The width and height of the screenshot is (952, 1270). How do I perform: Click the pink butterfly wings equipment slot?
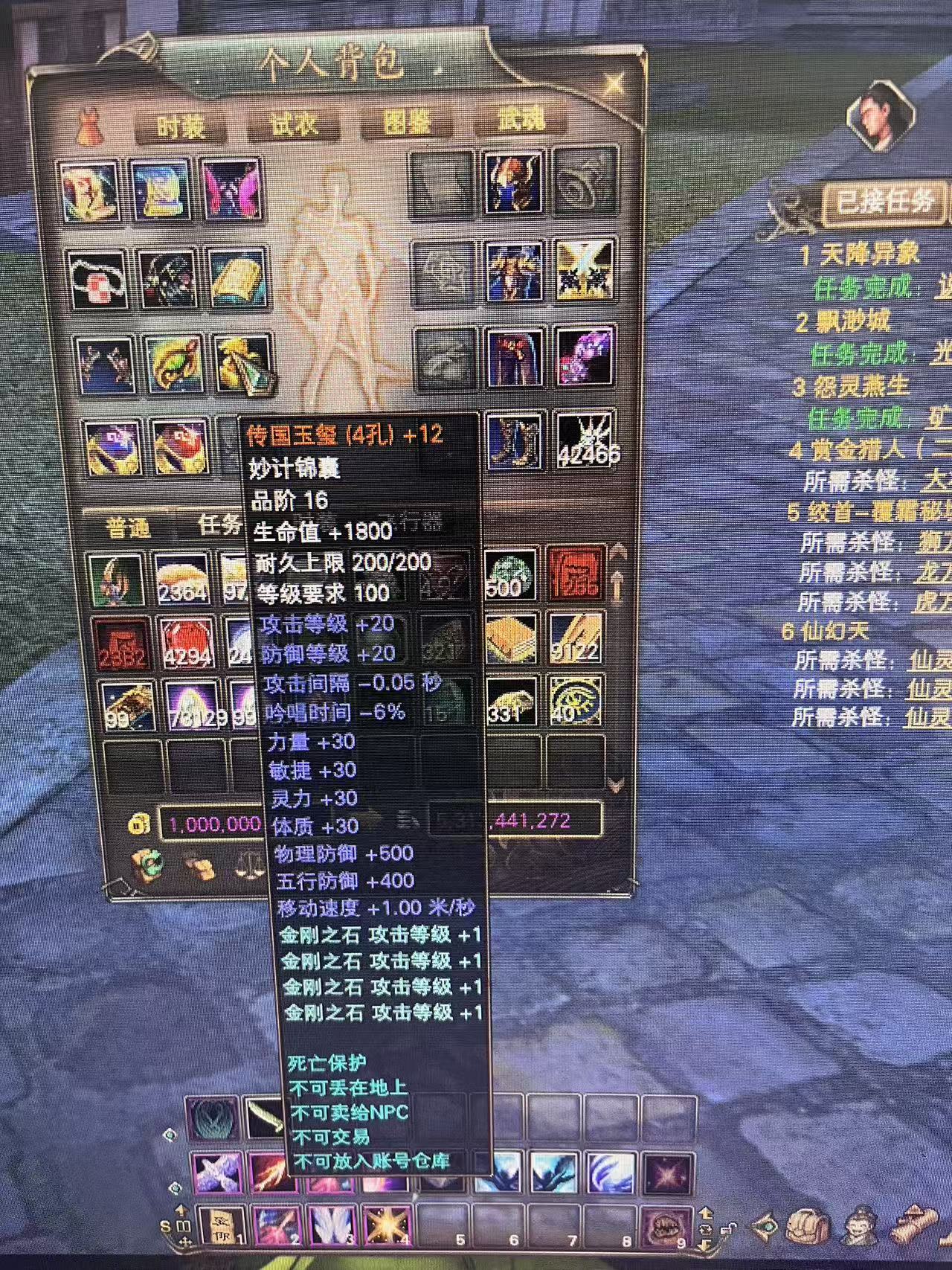coord(231,190)
